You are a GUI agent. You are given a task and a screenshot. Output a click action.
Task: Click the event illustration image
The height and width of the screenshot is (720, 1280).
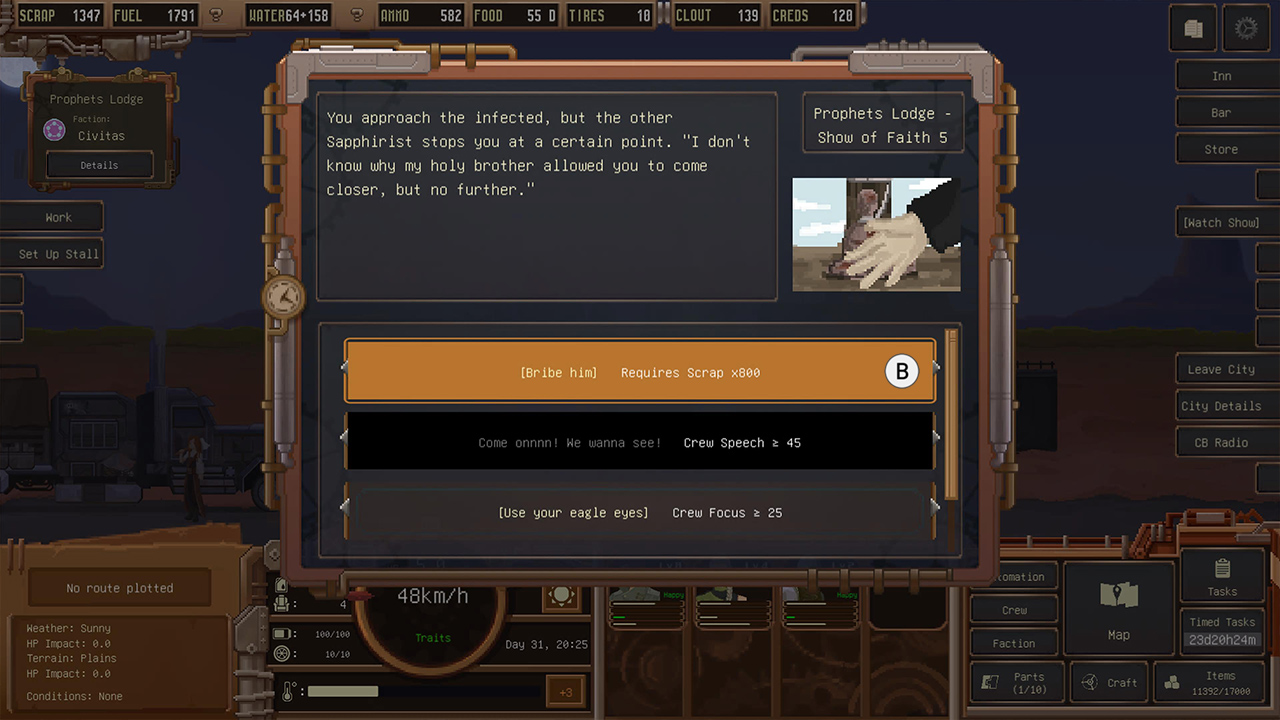(x=876, y=235)
